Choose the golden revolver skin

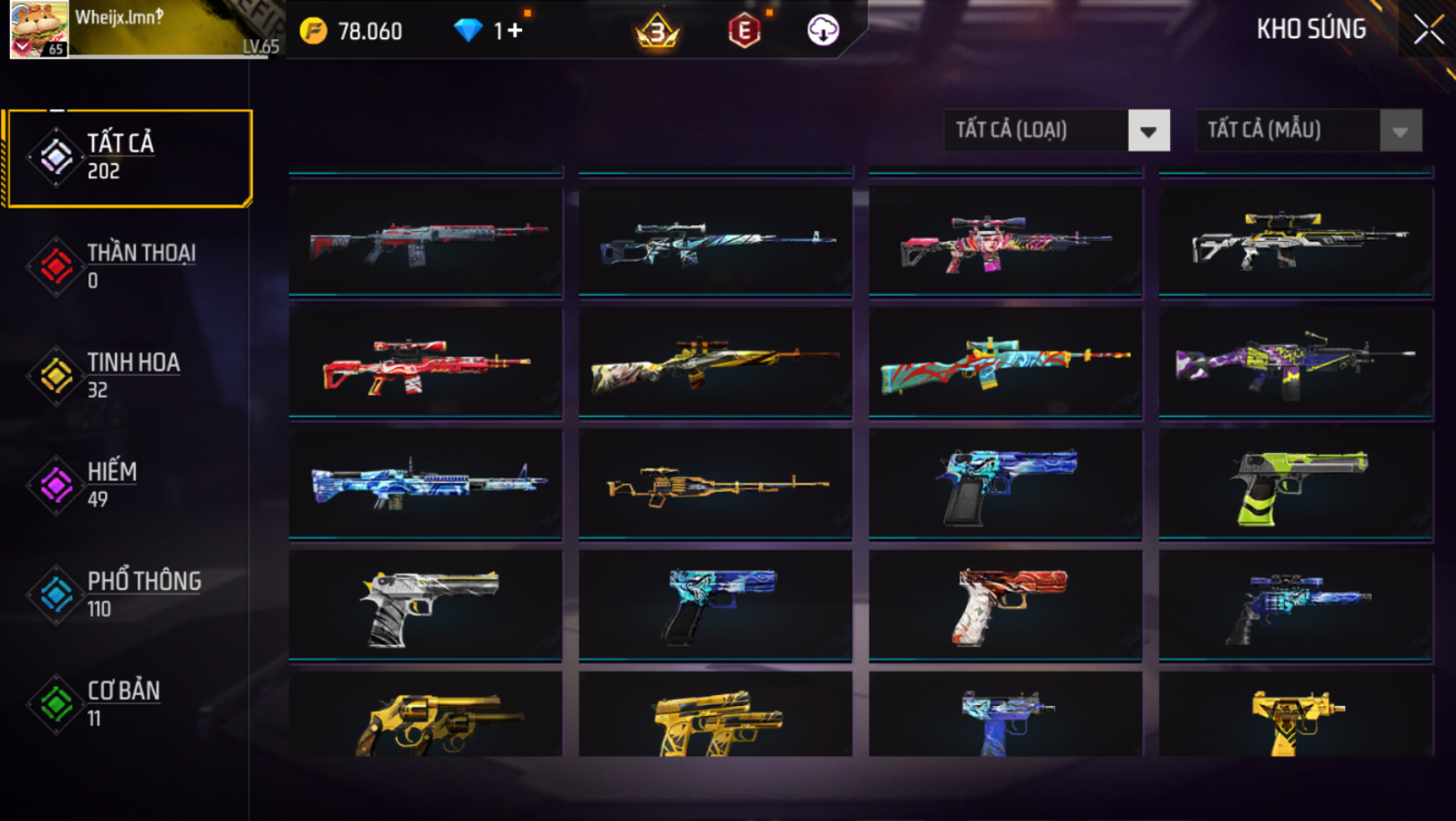point(425,718)
